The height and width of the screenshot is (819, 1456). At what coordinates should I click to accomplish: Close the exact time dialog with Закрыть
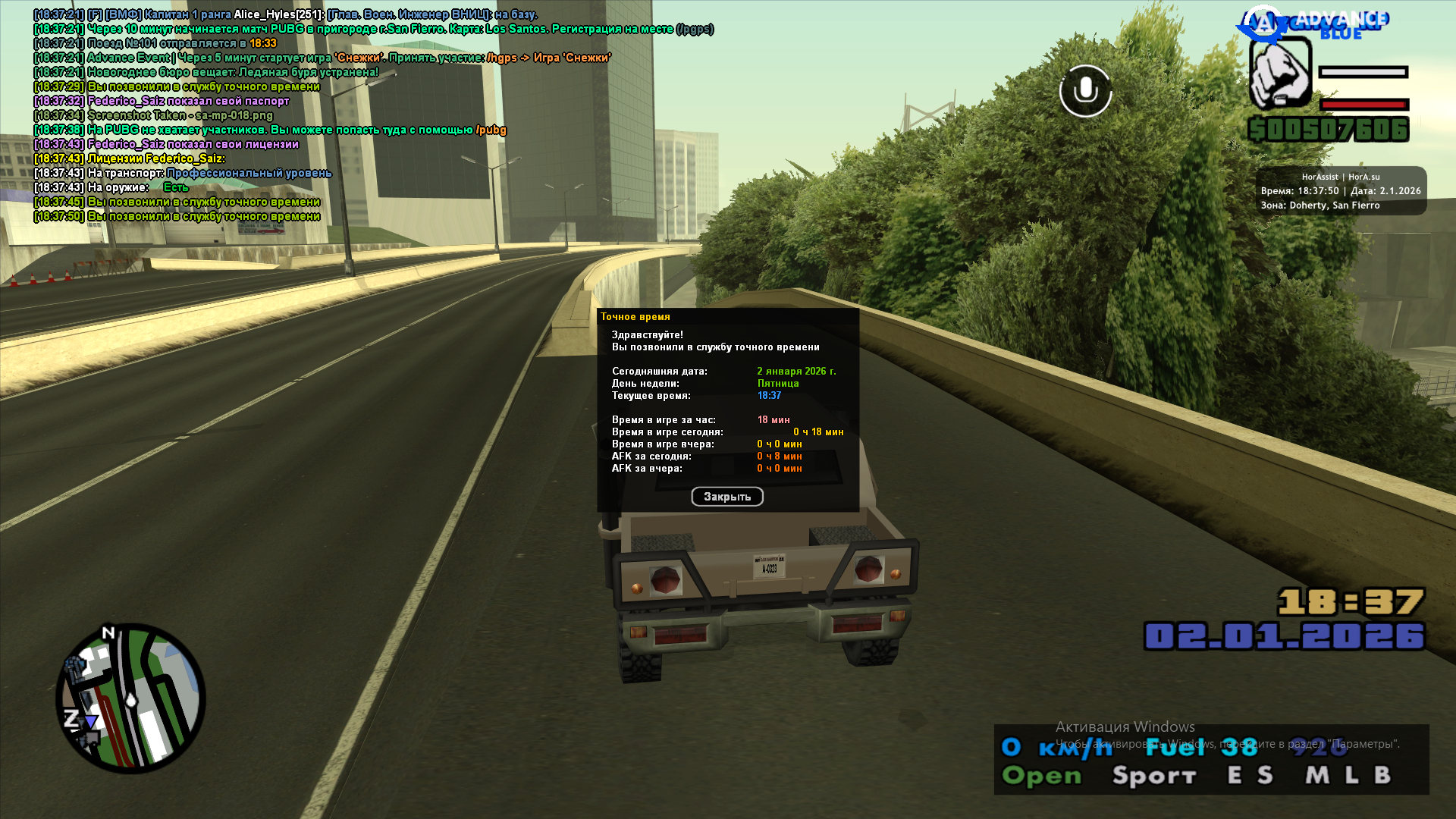726,497
